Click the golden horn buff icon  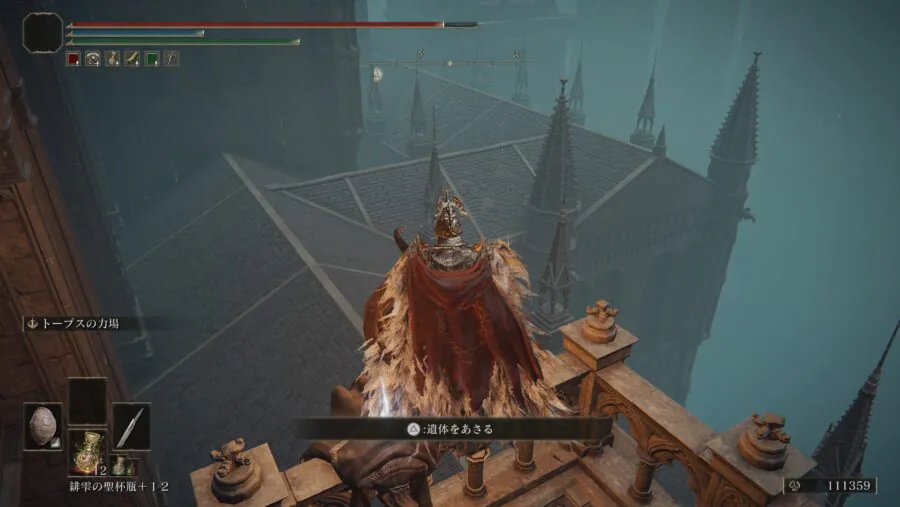coord(131,59)
